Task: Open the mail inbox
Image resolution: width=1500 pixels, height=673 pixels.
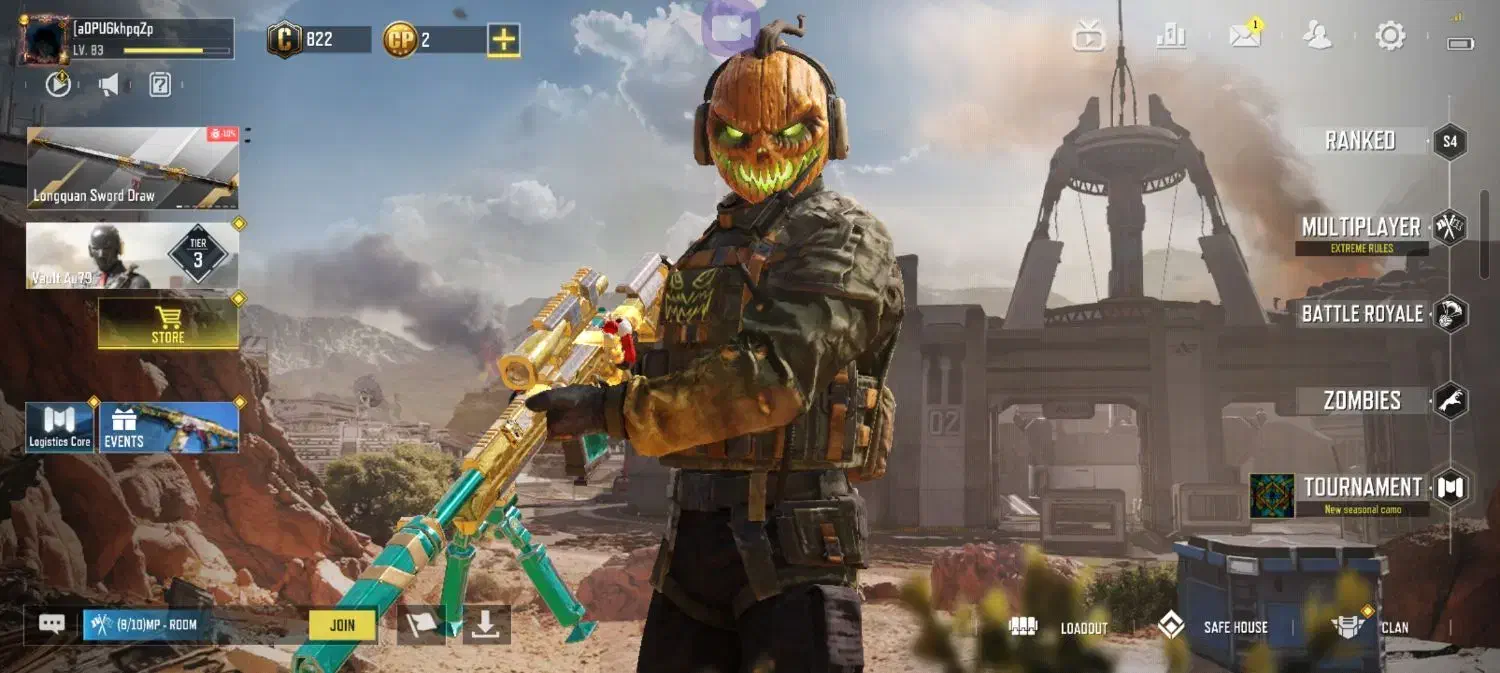Action: 1245,36
